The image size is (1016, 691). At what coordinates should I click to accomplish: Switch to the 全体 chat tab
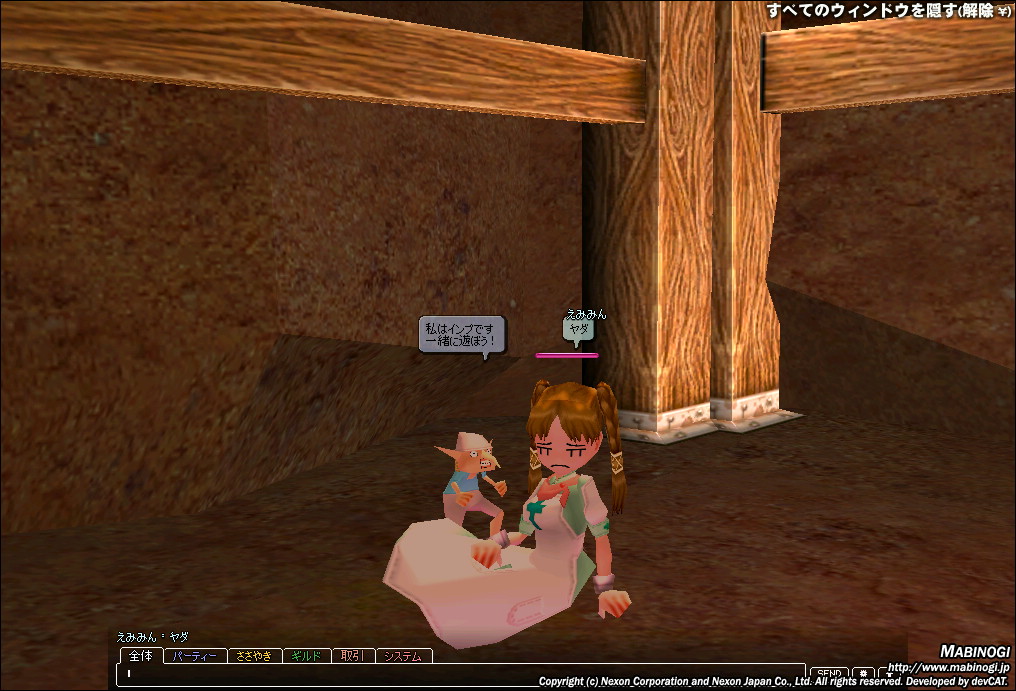tap(141, 656)
